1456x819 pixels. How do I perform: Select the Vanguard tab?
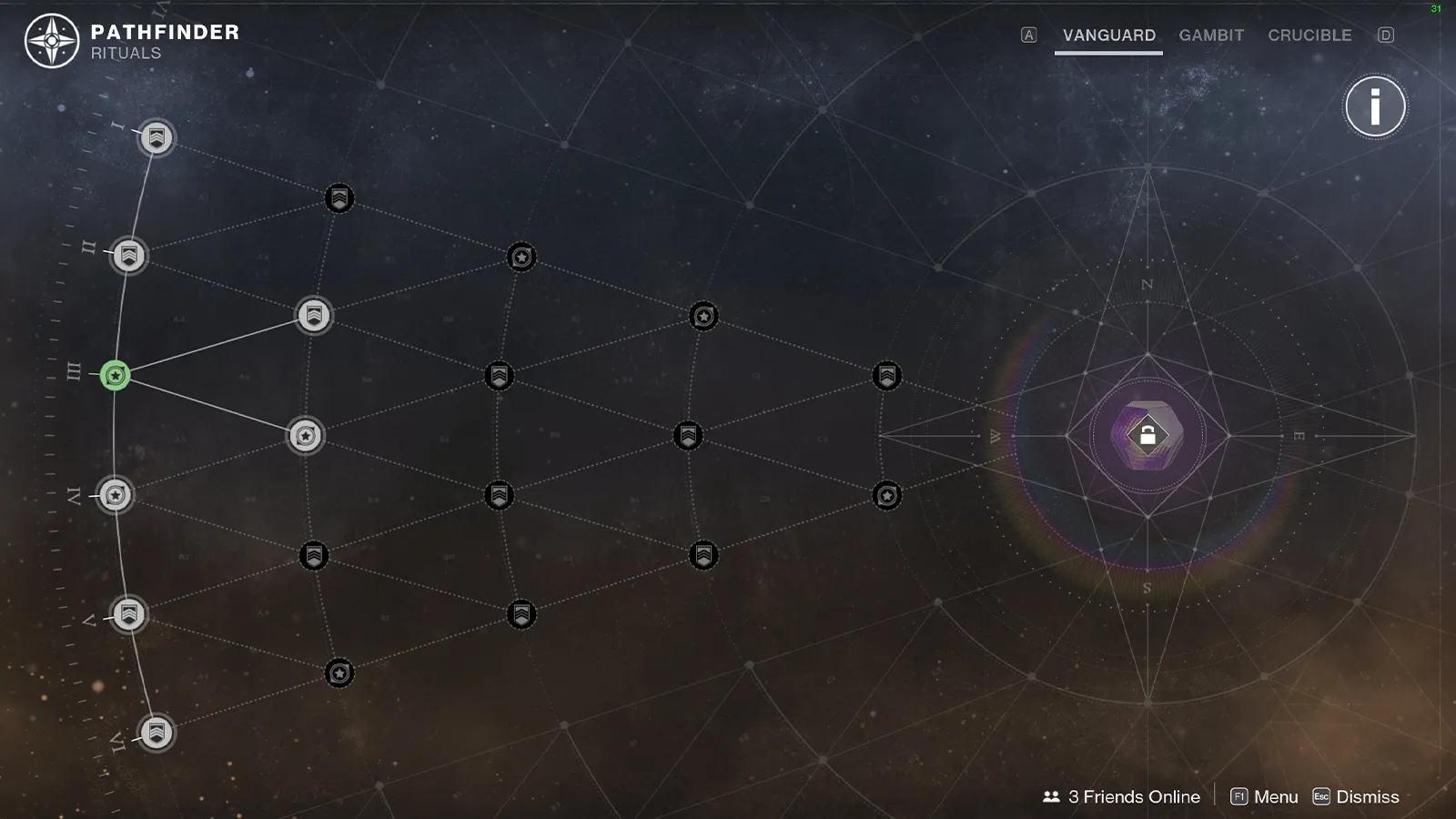(x=1108, y=35)
